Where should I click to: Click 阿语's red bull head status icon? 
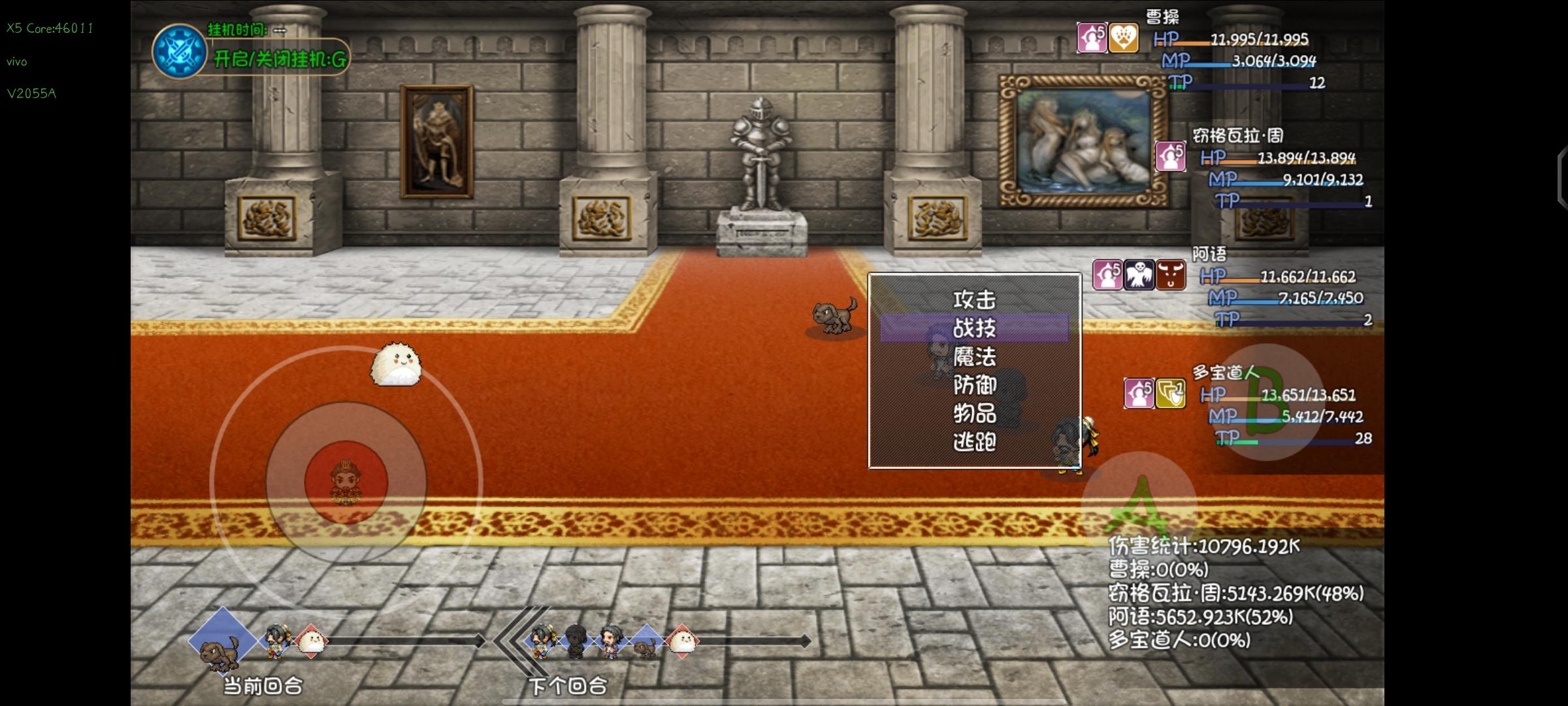[1171, 275]
